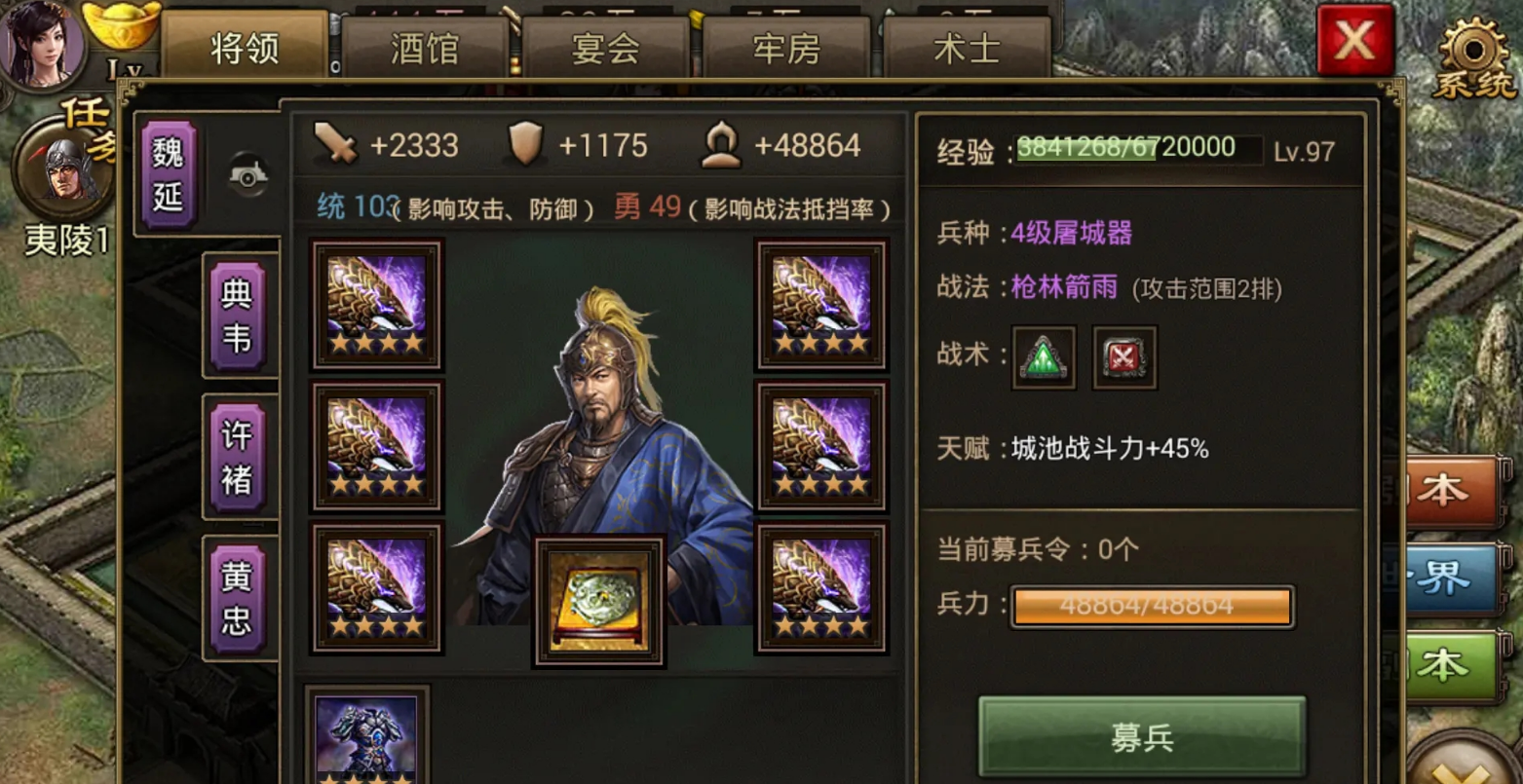Click the sword attack stat icon
Screen dimensions: 1523x784
click(335, 144)
